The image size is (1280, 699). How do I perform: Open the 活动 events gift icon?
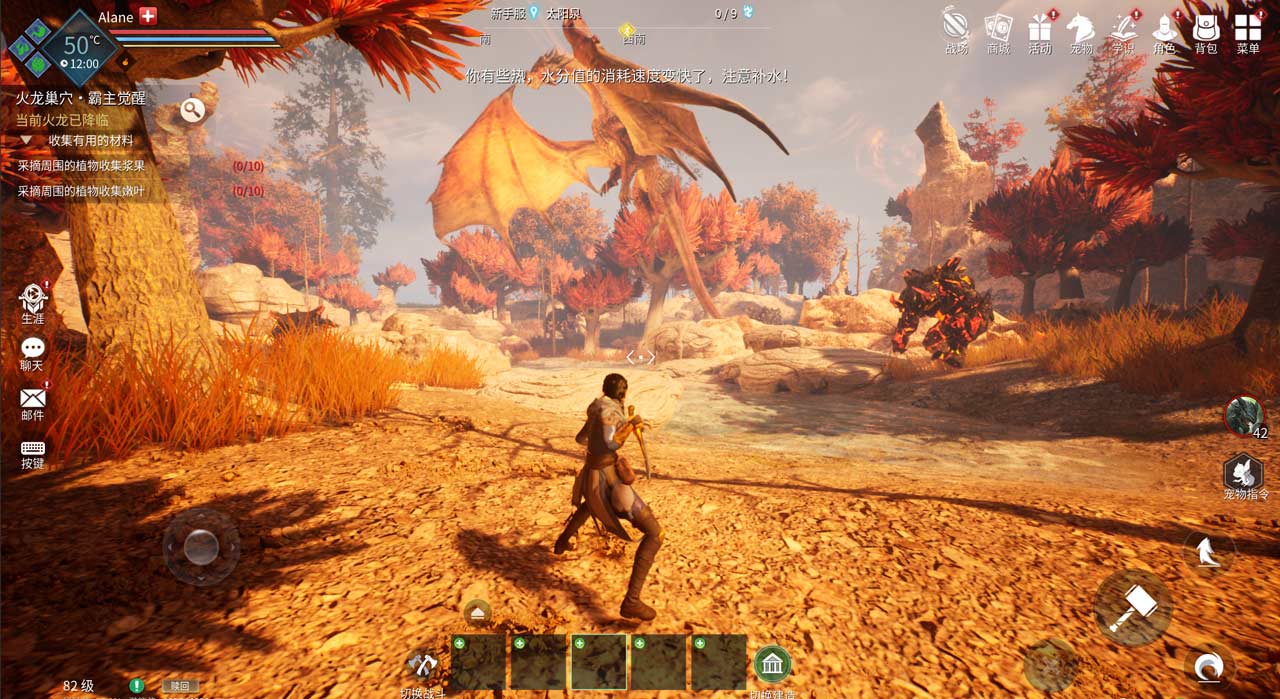(1040, 28)
